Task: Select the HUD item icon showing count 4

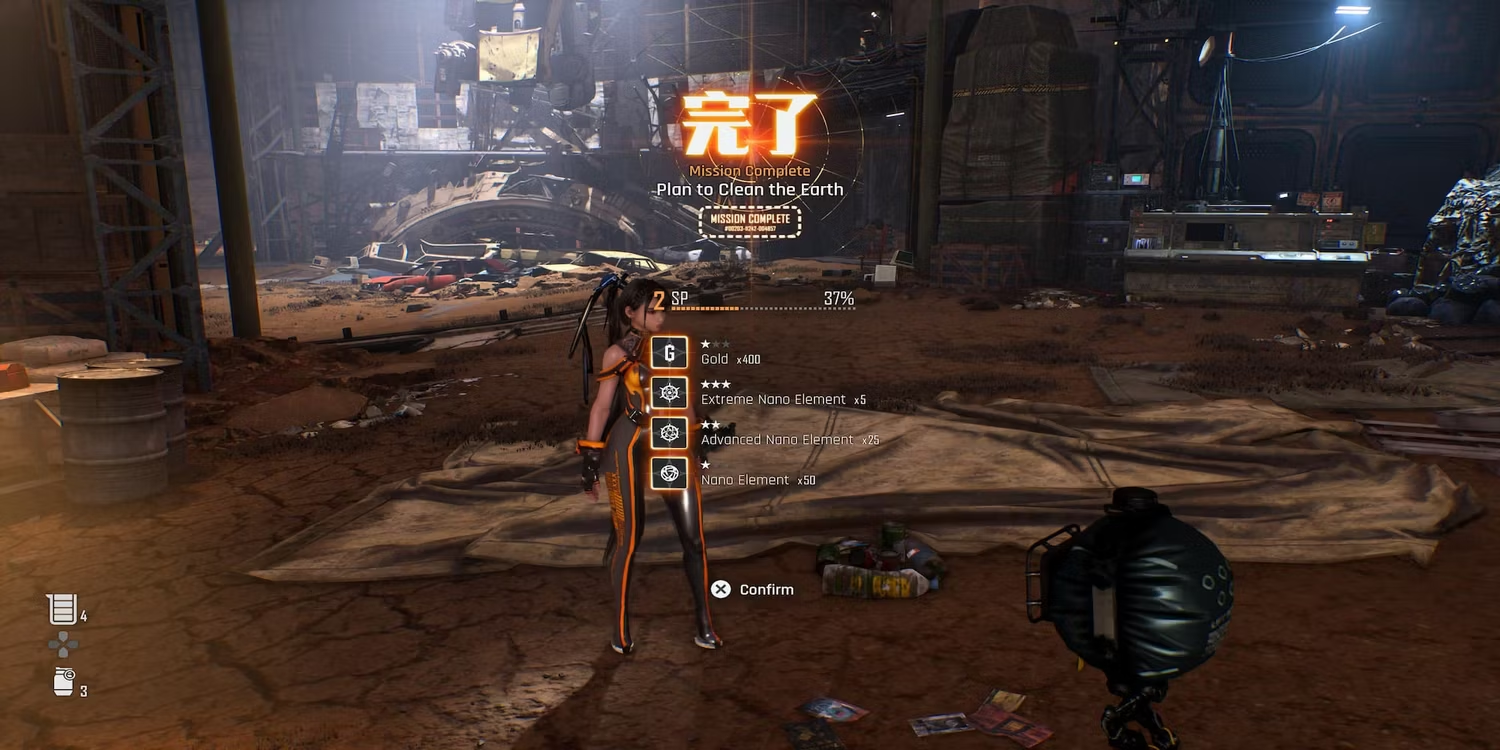Action: (62, 609)
